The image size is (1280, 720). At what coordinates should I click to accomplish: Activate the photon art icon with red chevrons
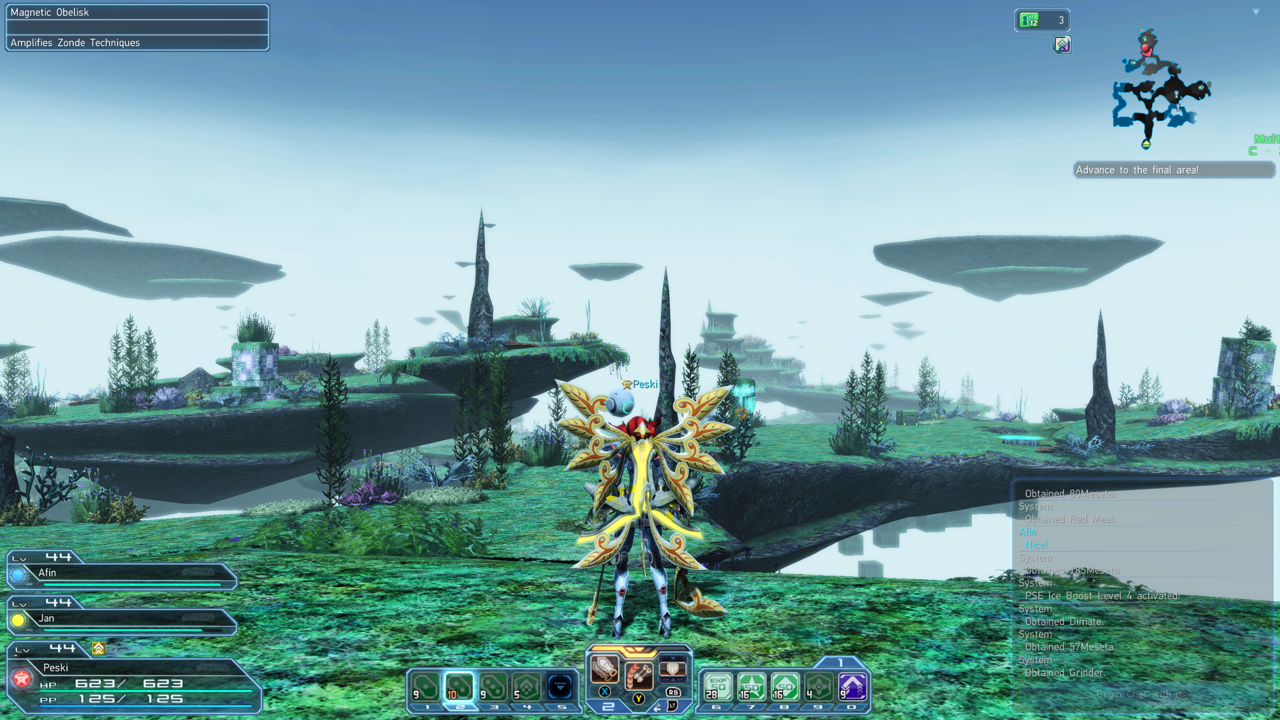click(x=639, y=676)
